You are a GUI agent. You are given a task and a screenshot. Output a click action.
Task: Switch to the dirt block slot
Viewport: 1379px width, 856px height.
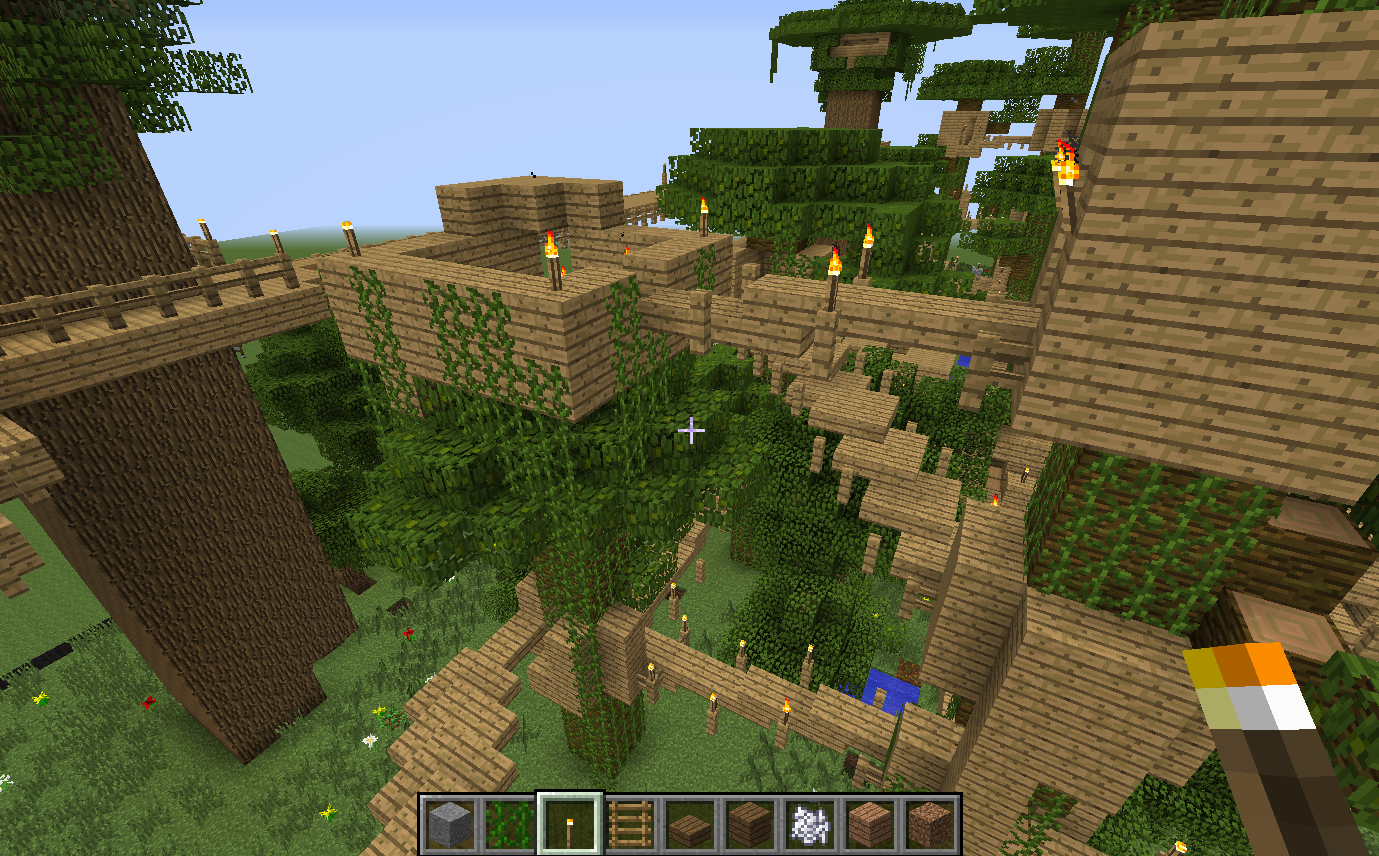(x=930, y=824)
